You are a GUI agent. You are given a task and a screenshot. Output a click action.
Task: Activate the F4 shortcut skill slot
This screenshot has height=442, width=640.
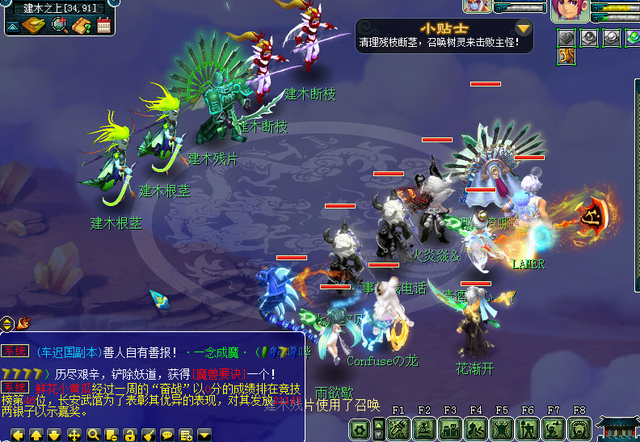476,429
